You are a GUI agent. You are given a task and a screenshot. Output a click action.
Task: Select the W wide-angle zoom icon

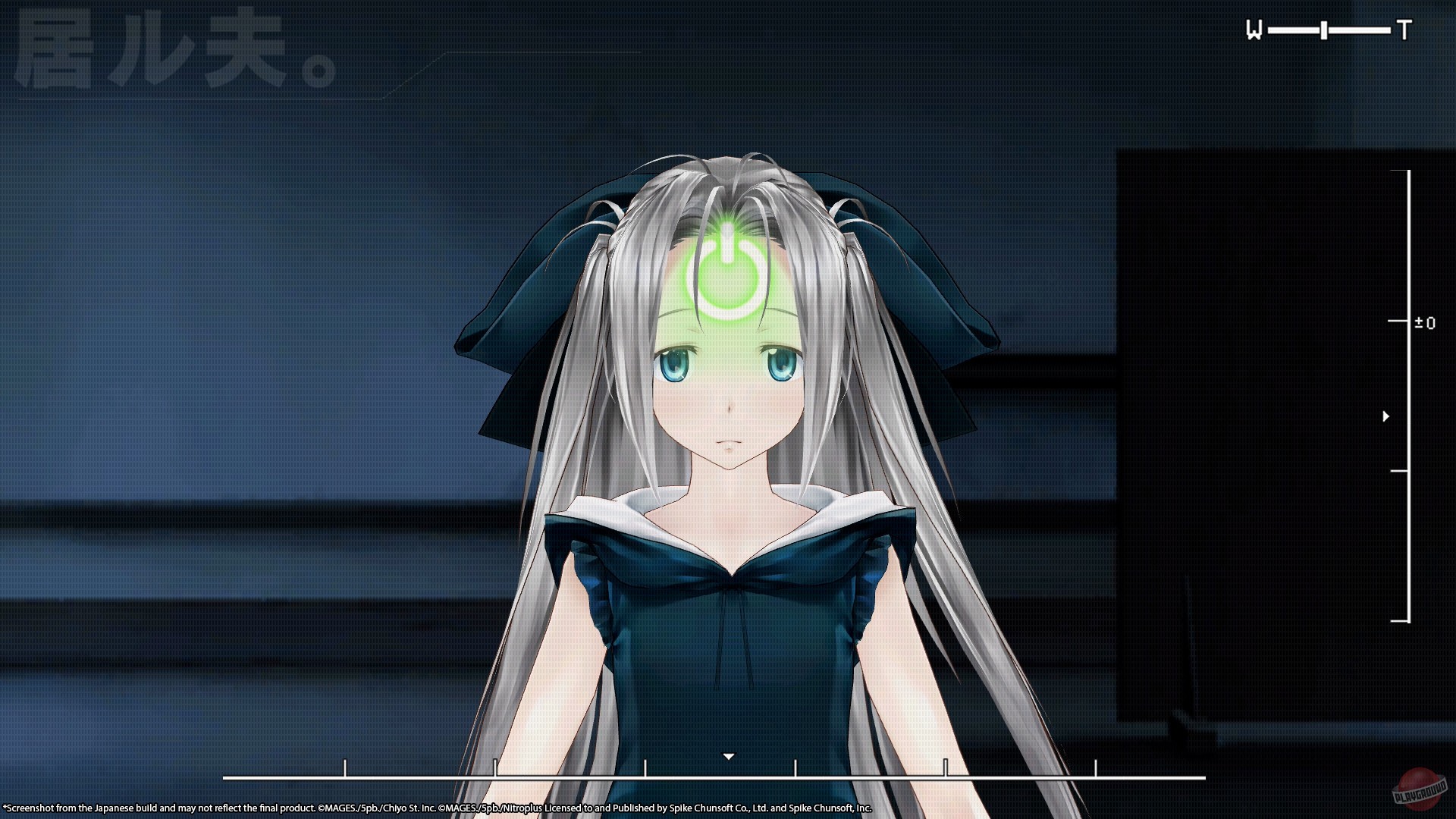click(1252, 28)
